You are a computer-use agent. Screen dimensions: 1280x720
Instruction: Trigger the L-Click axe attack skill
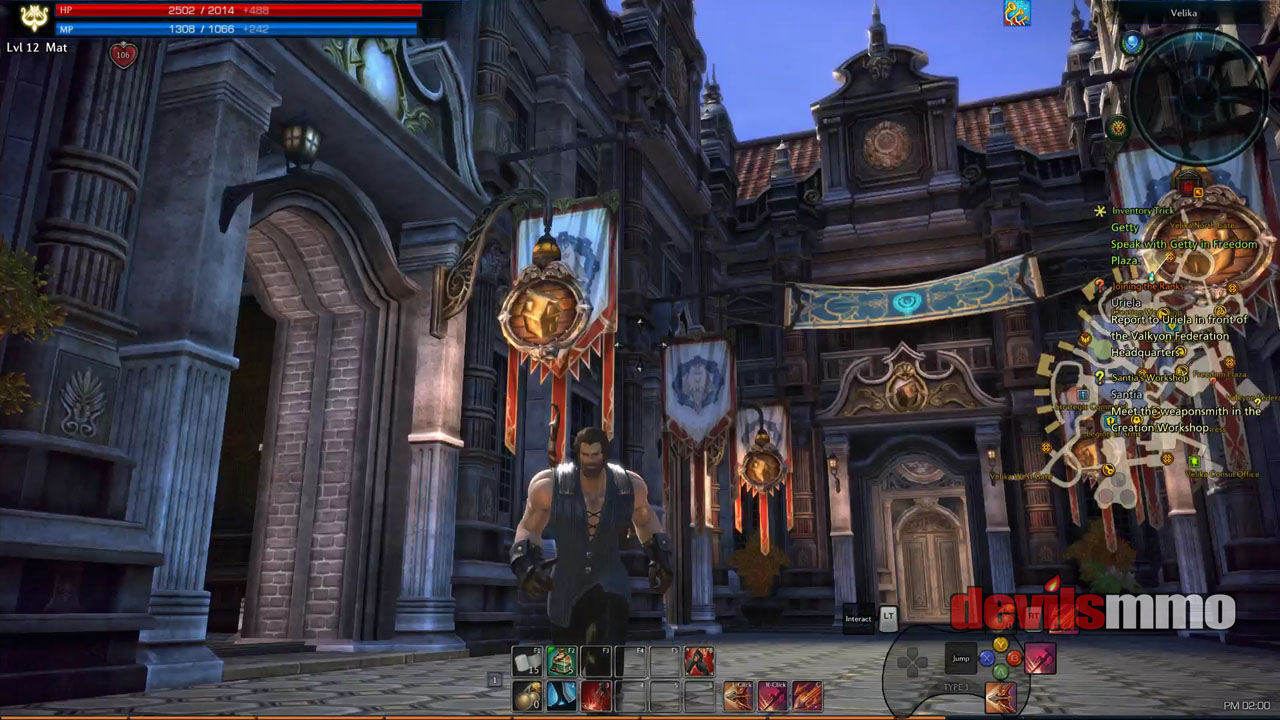[x=739, y=695]
